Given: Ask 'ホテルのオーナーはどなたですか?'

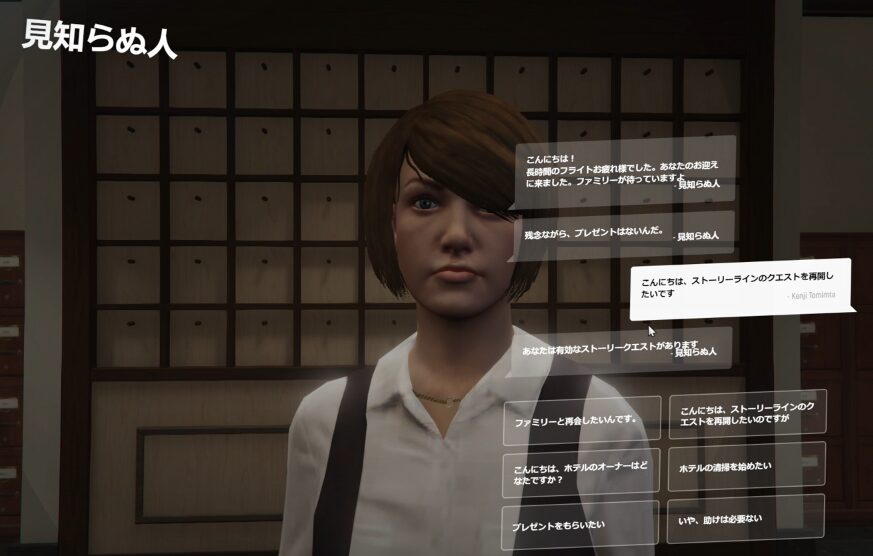Looking at the screenshot, I should click(x=581, y=472).
